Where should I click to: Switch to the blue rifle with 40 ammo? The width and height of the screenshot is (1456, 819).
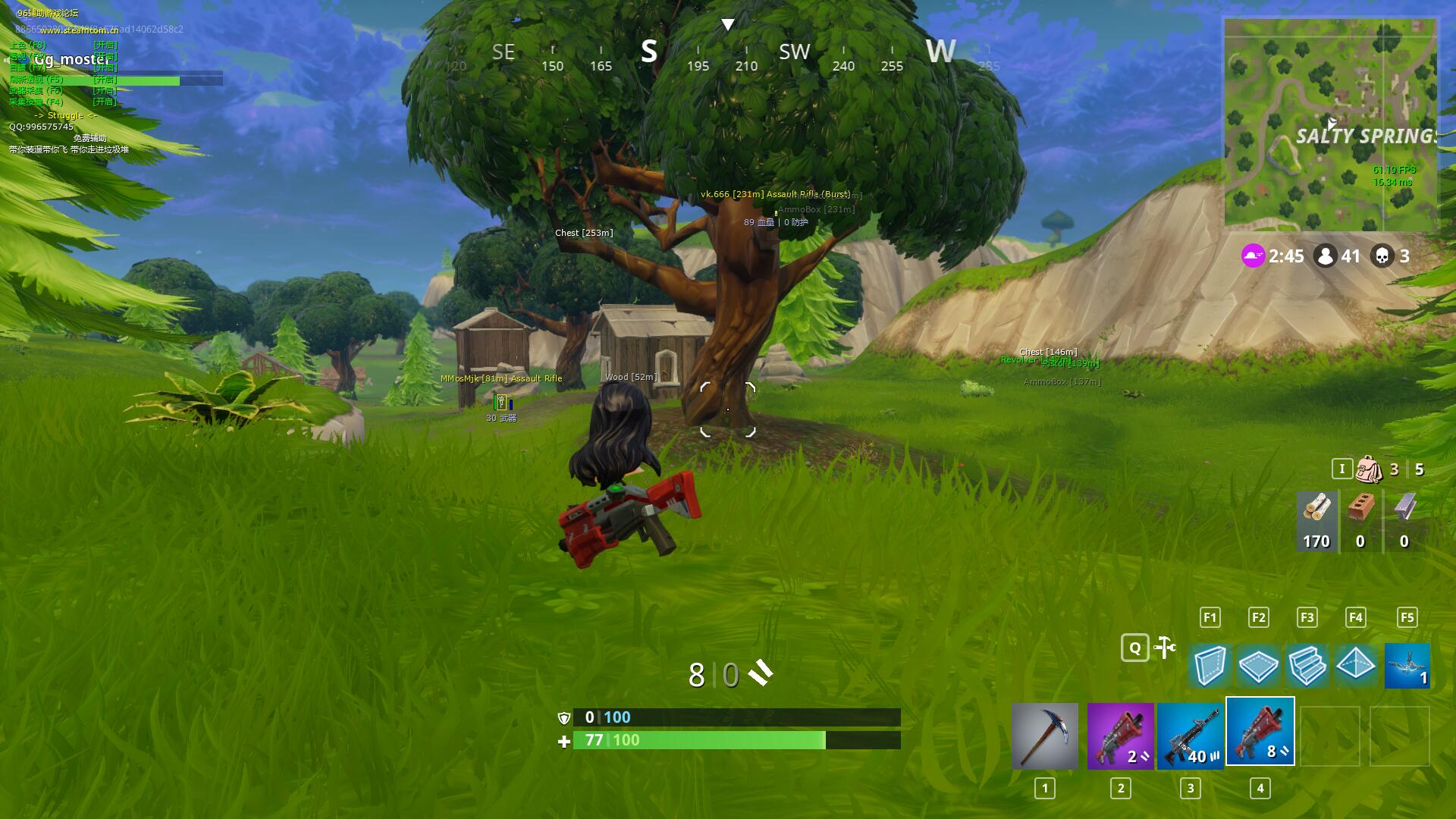[x=1190, y=736]
